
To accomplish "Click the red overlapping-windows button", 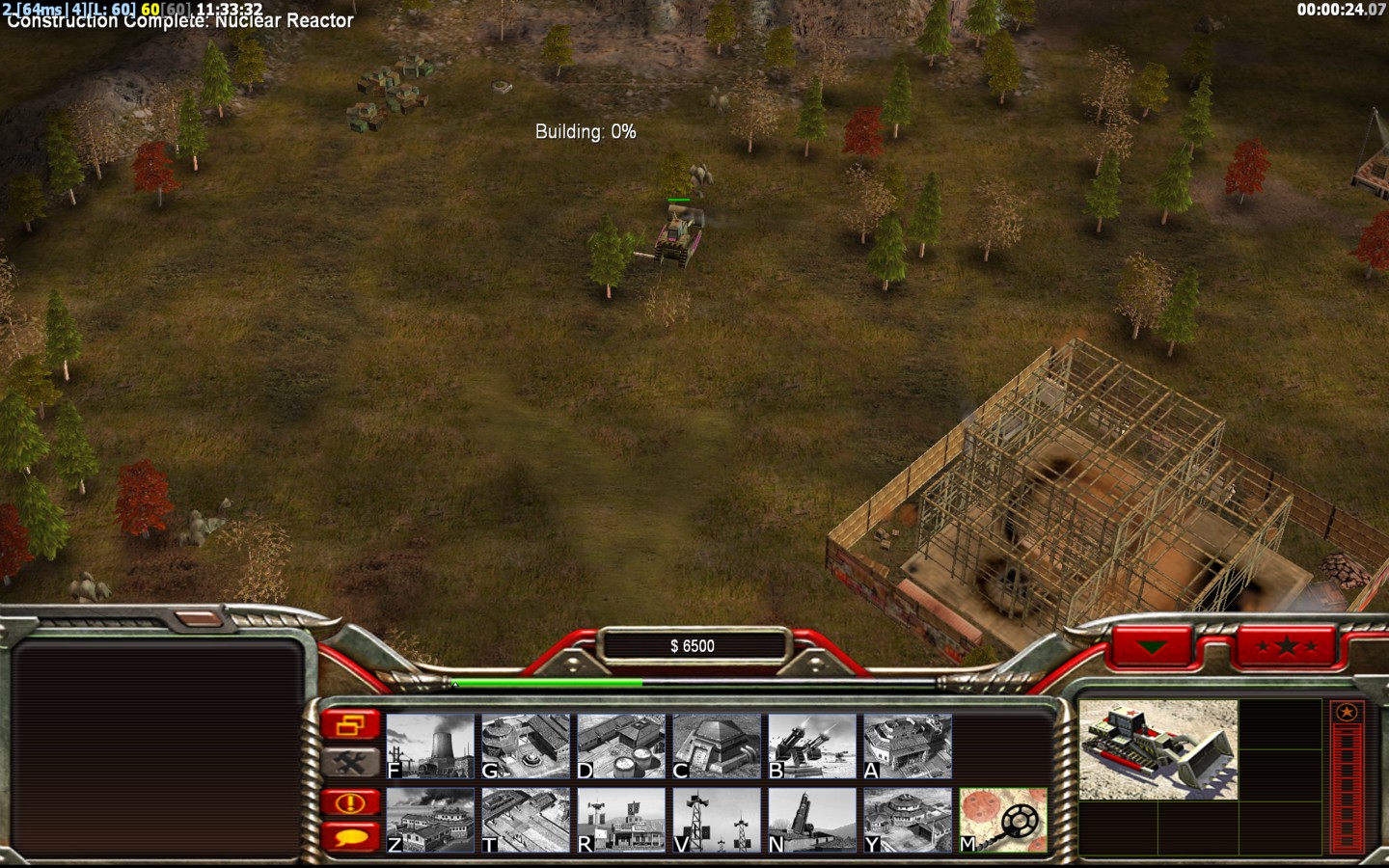I will point(349,724).
